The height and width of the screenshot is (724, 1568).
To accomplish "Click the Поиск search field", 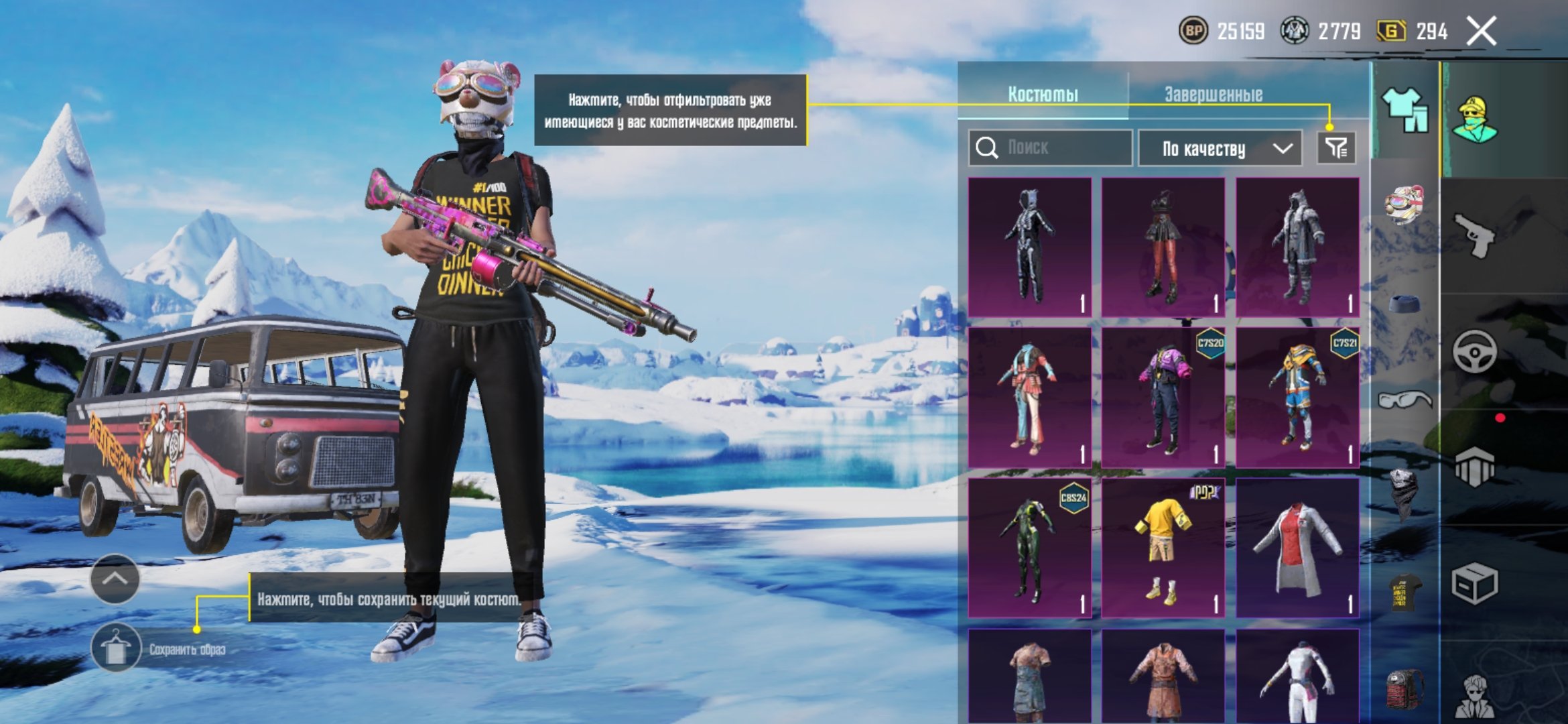I will 1051,147.
